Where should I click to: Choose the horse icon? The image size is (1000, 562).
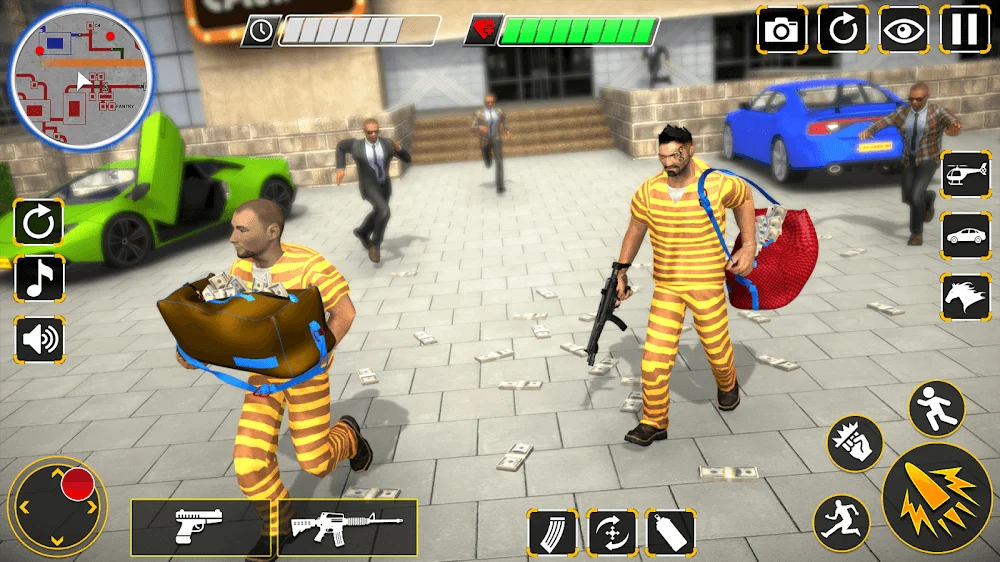tap(965, 296)
